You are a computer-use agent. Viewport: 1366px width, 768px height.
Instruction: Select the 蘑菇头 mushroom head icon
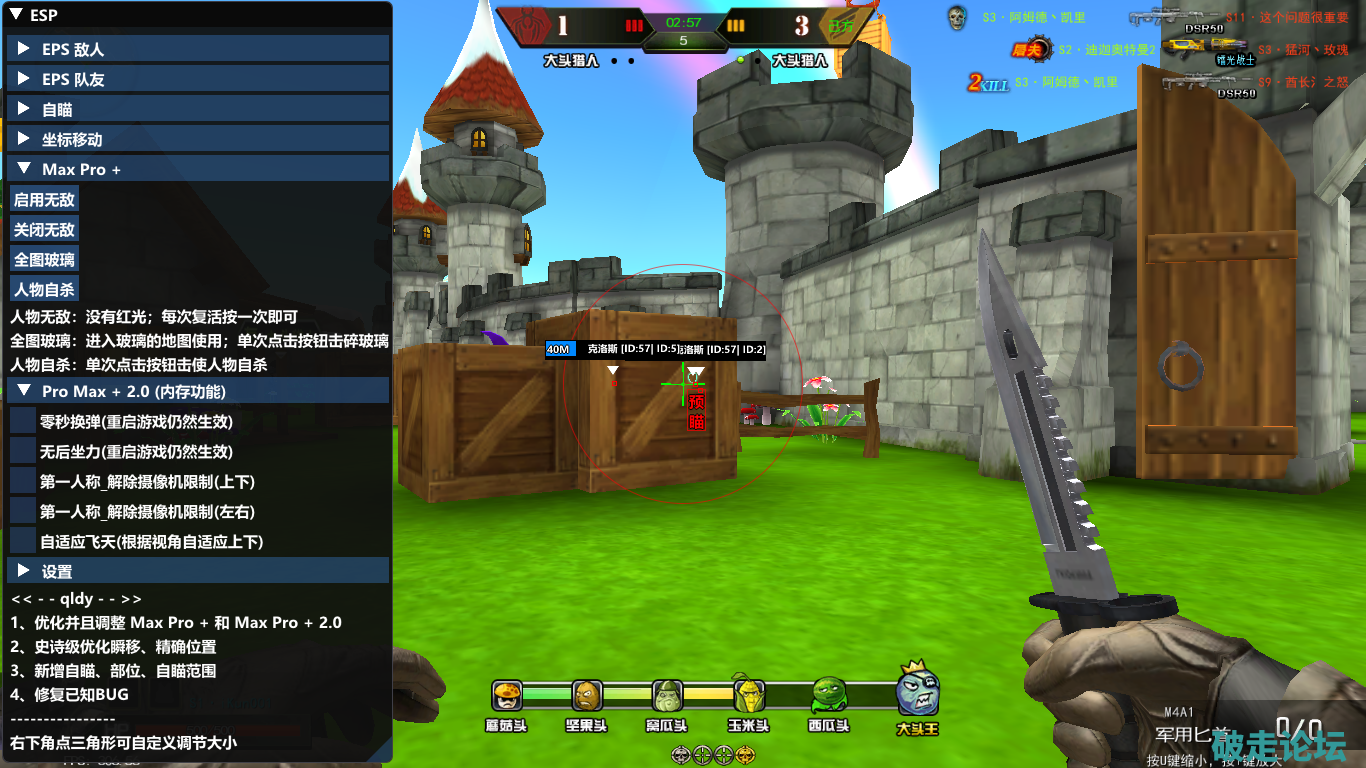click(x=507, y=694)
